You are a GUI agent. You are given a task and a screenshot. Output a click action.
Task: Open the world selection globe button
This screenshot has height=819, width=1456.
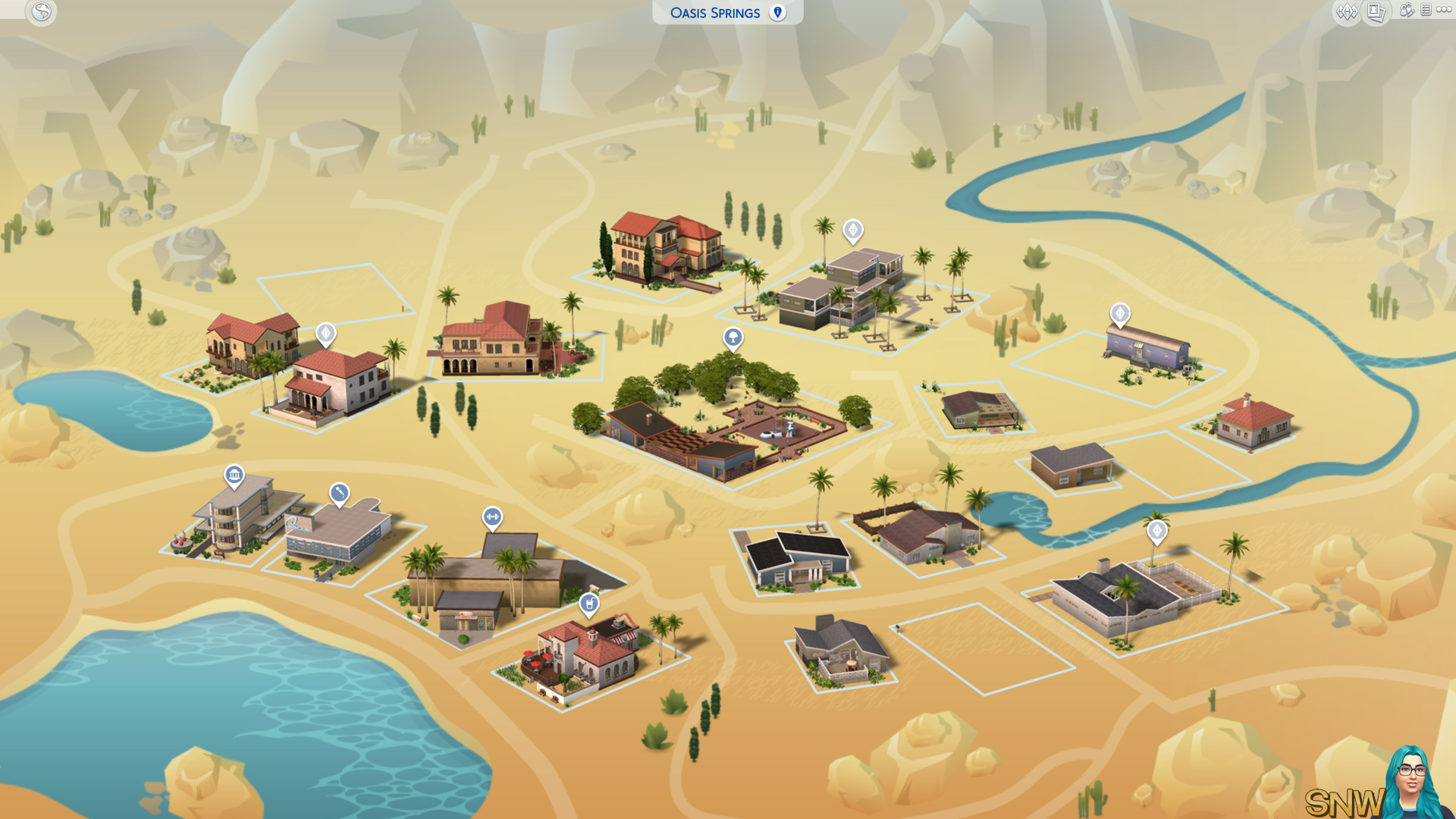(41, 12)
